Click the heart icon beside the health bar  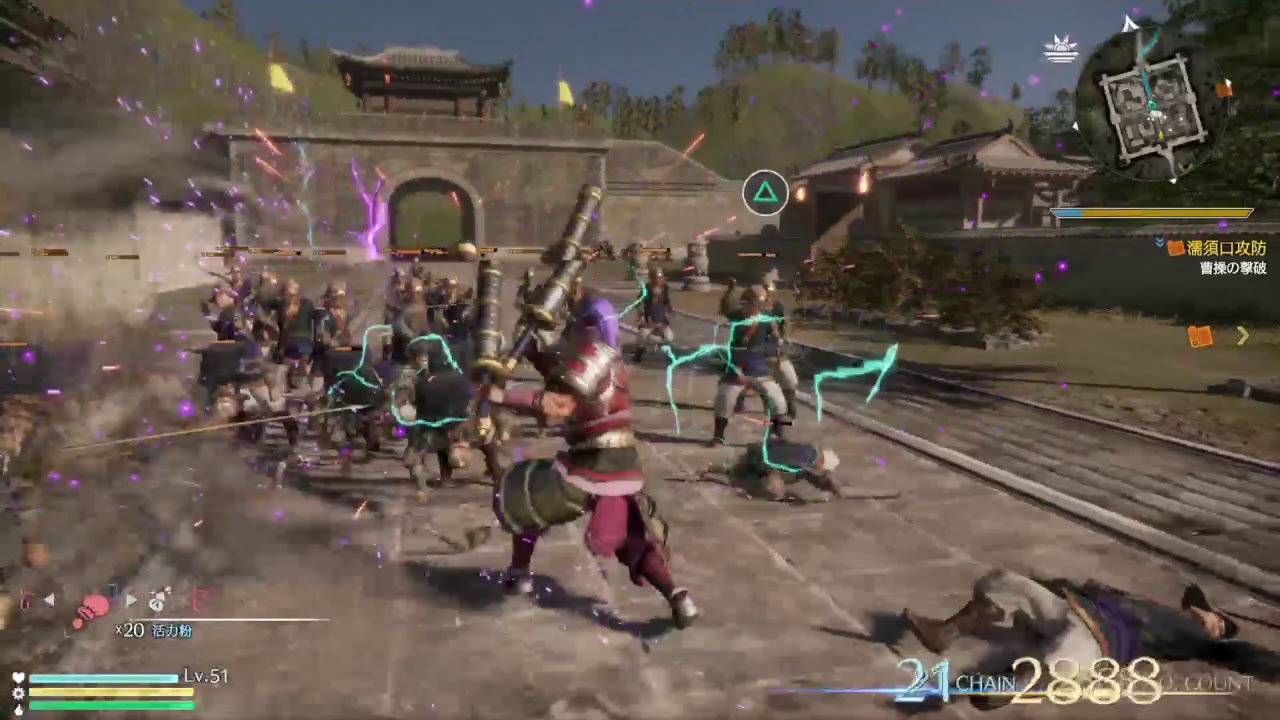click(18, 677)
